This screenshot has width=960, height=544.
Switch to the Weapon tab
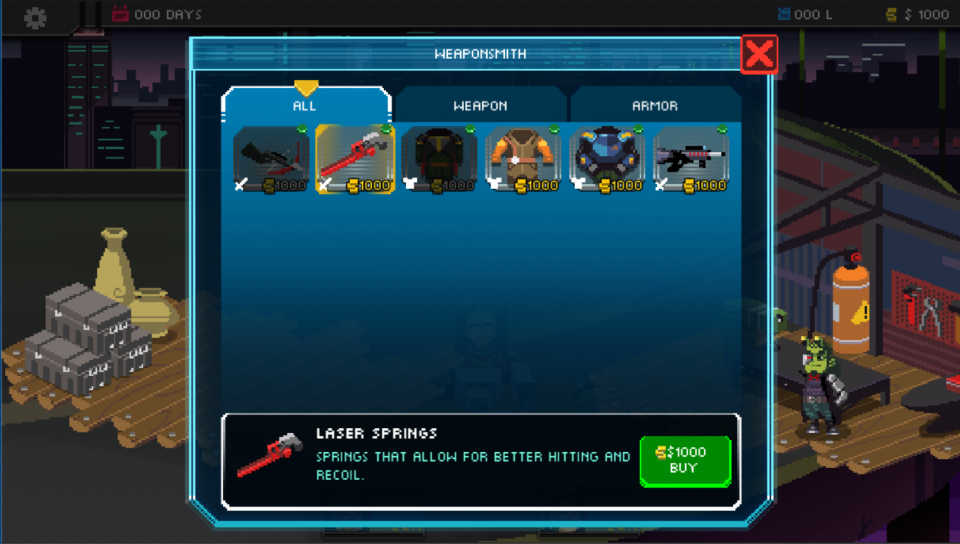[x=480, y=105]
